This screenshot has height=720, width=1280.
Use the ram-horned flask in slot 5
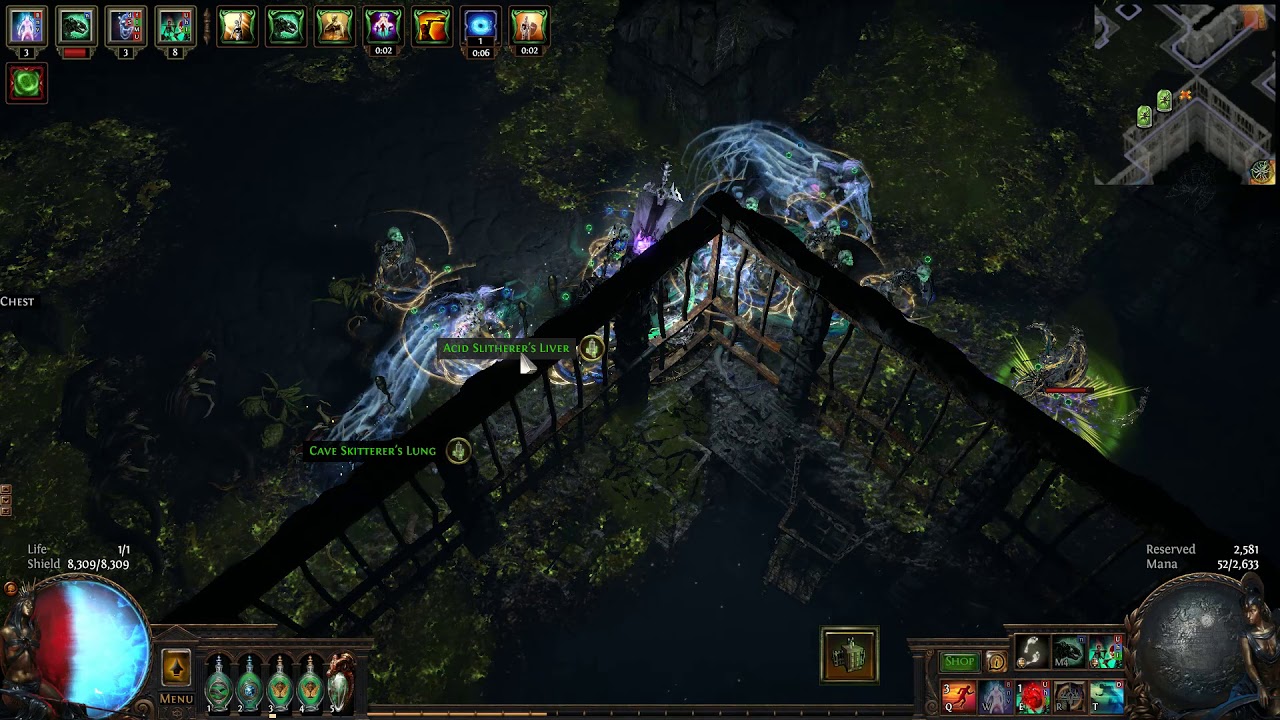(x=341, y=680)
